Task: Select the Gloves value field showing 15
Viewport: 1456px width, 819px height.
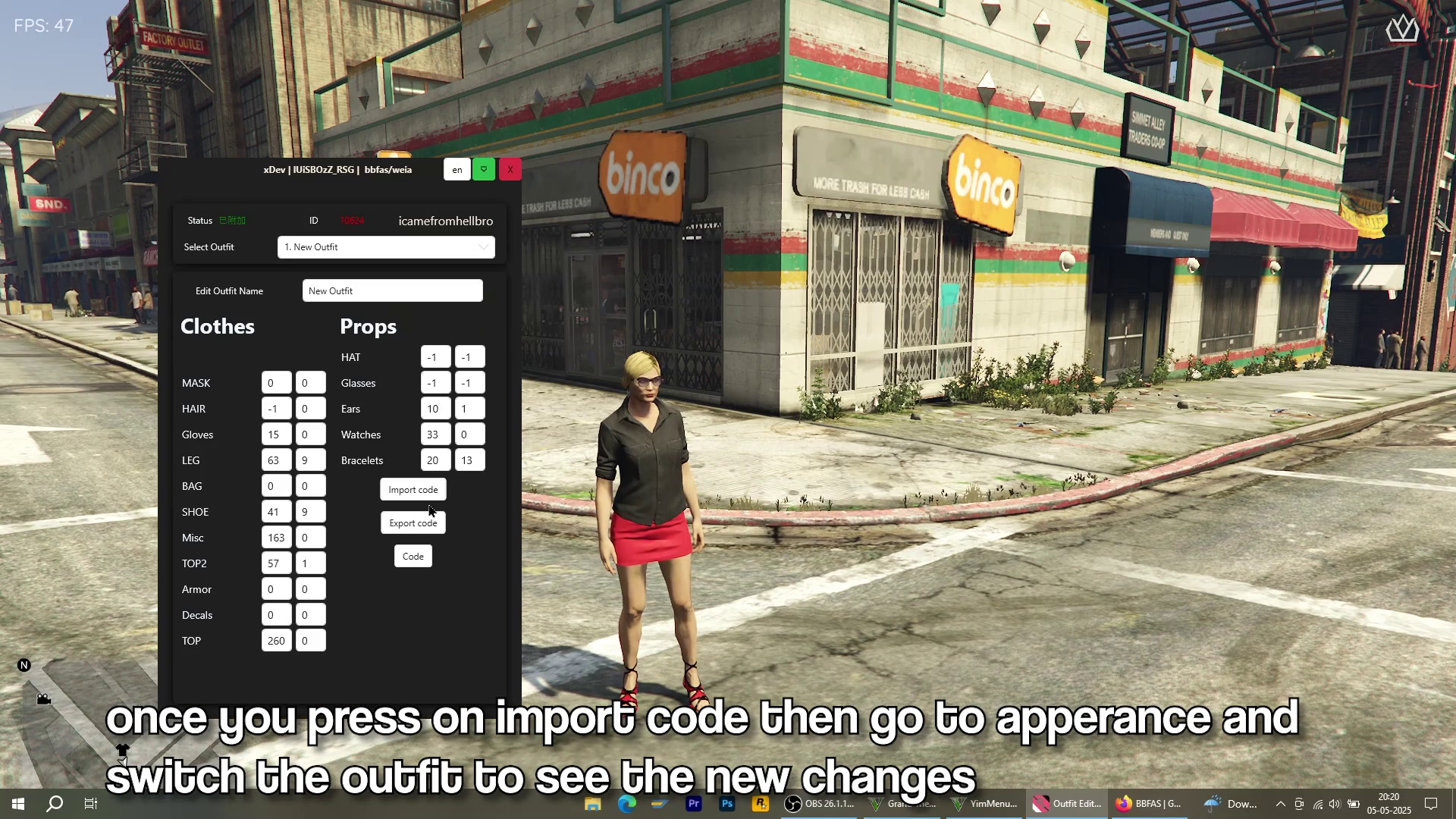Action: click(x=276, y=435)
